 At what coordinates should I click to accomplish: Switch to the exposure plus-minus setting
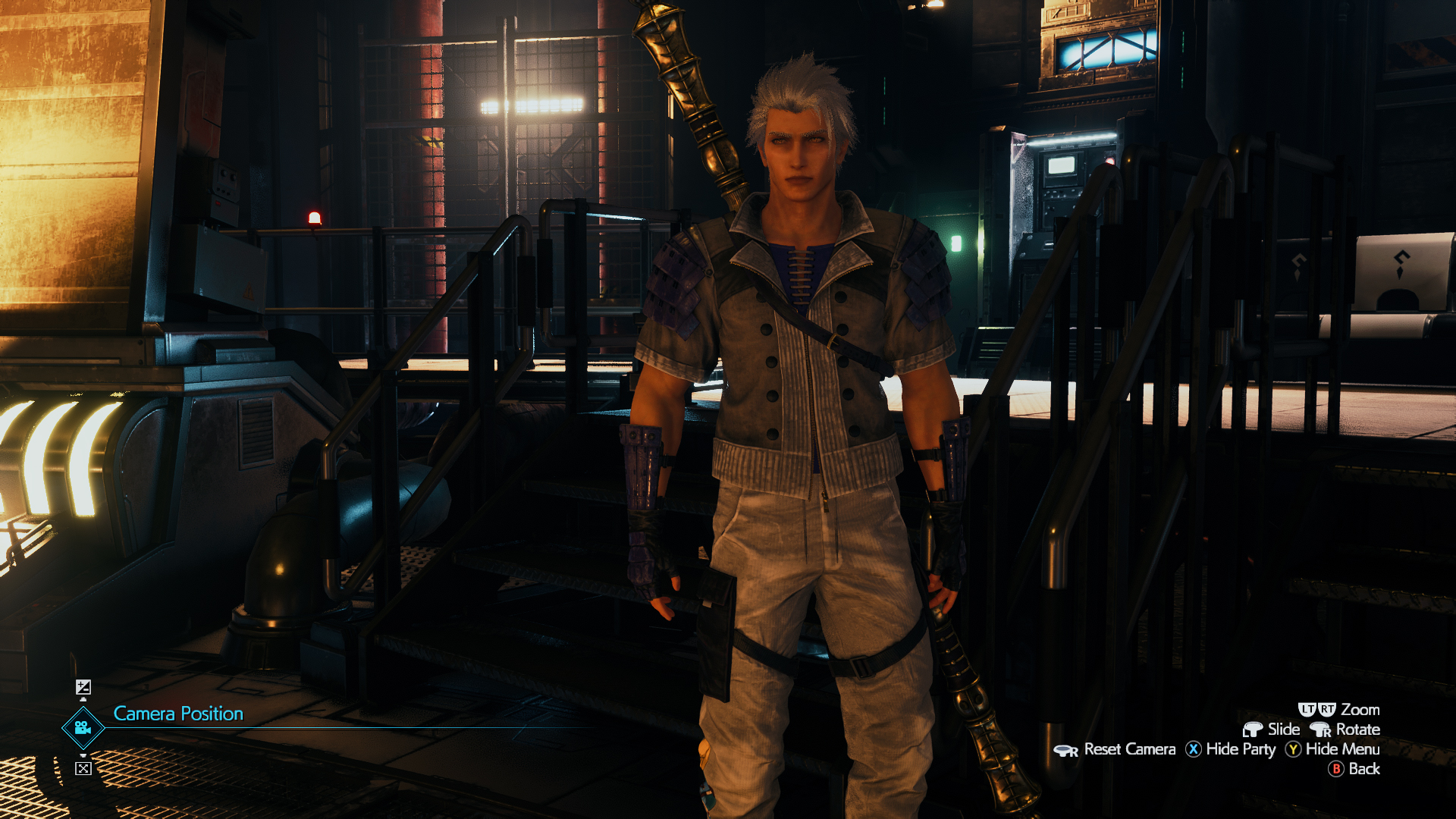coord(83,687)
